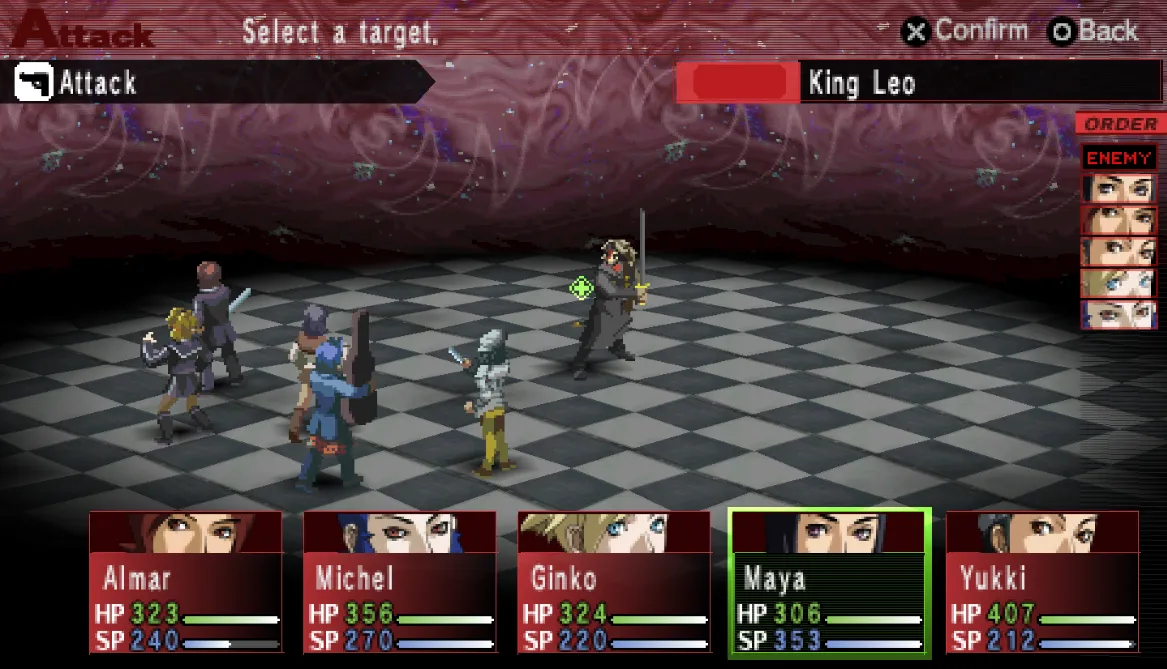
Task: Click Maya's highlighted party card
Action: 829,582
